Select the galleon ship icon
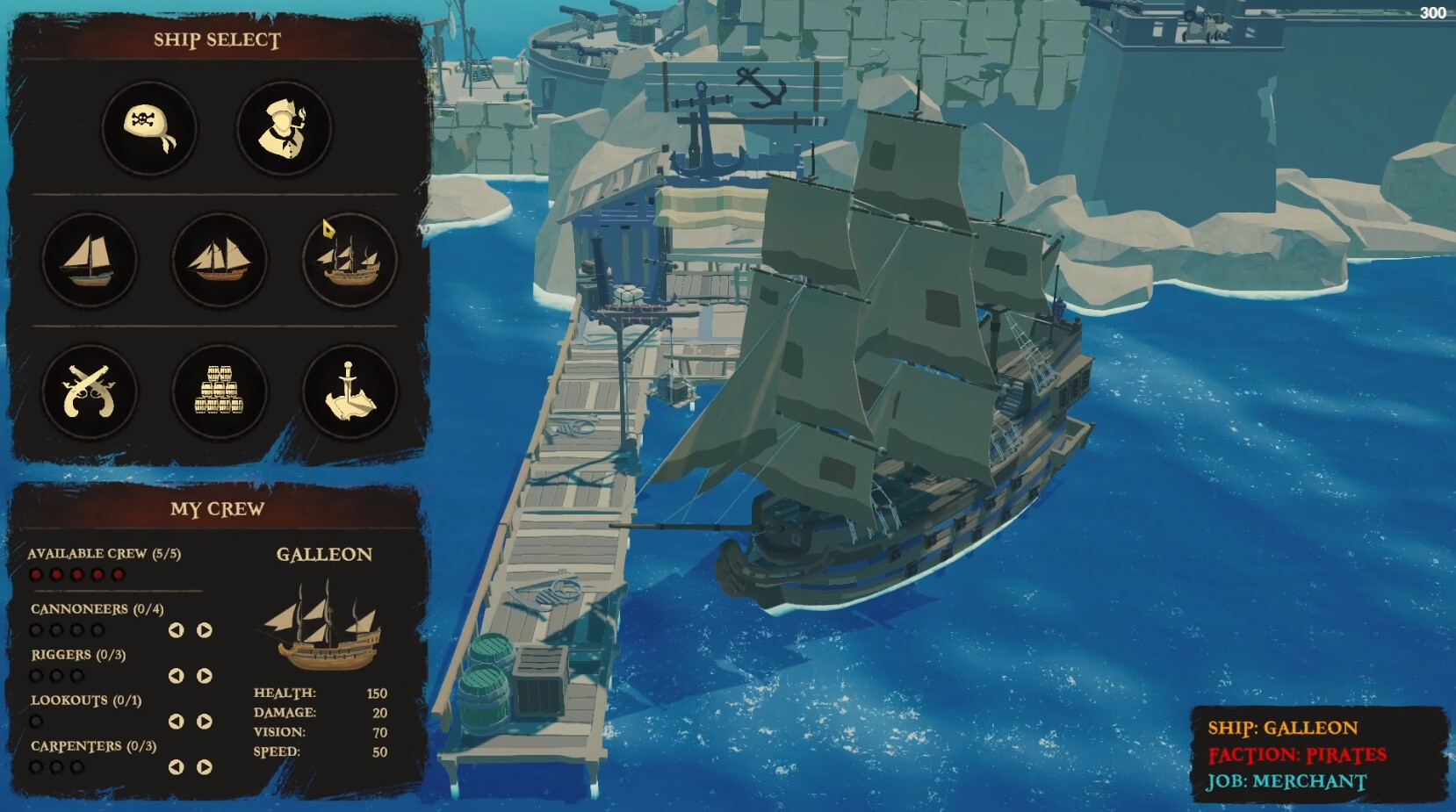The height and width of the screenshot is (812, 1456). tap(349, 260)
